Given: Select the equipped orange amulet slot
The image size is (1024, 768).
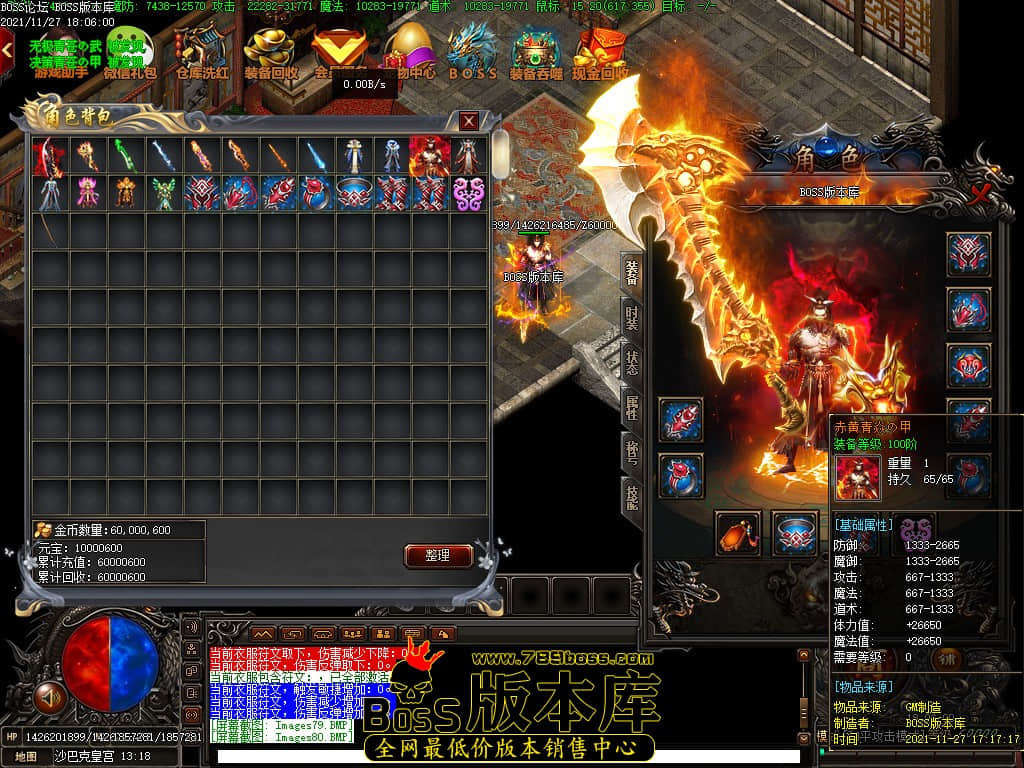Looking at the screenshot, I should click(738, 533).
